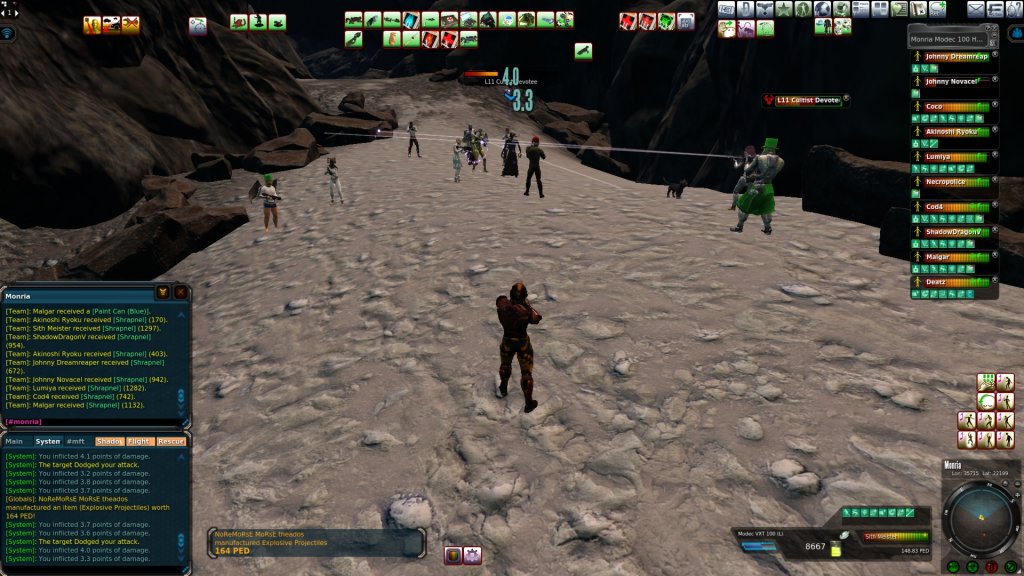Screen dimensions: 1024x576
Task: Click the orange Flight button
Action: click(x=140, y=441)
